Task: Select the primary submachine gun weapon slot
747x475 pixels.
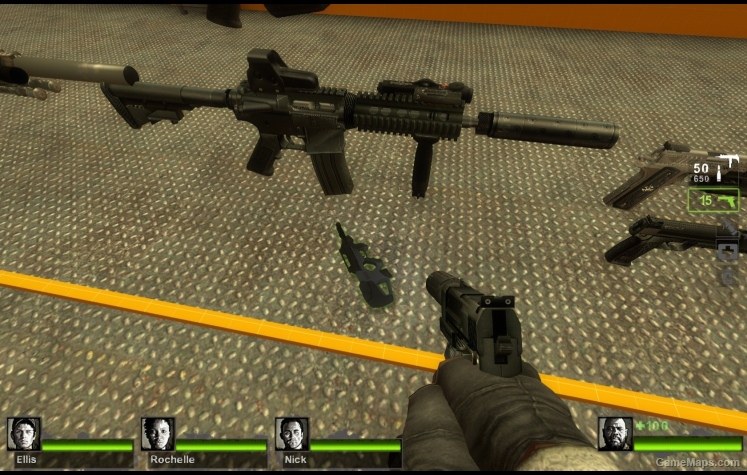Action: [714, 169]
